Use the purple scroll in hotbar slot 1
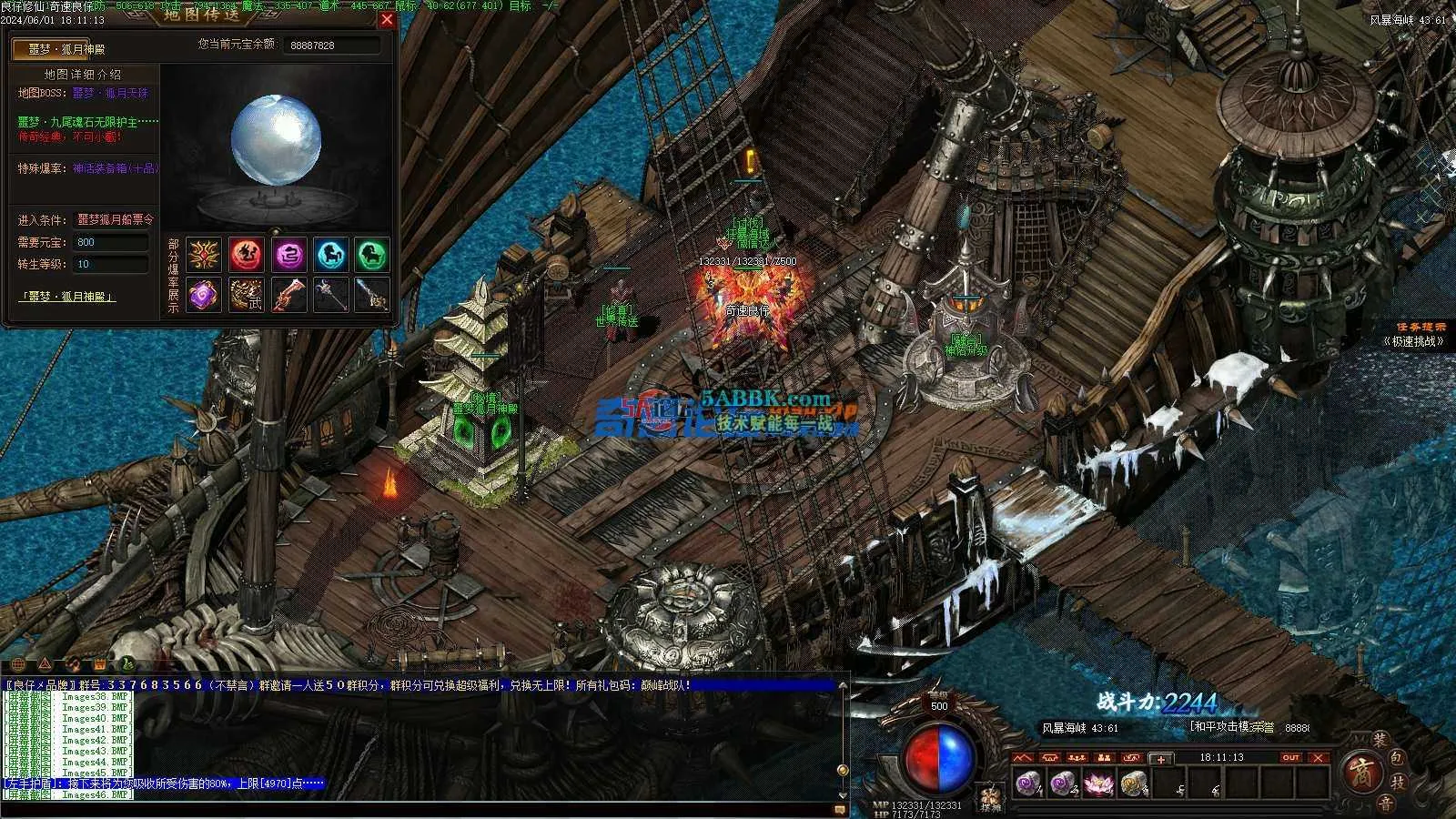The image size is (1456, 819). pos(1028,782)
